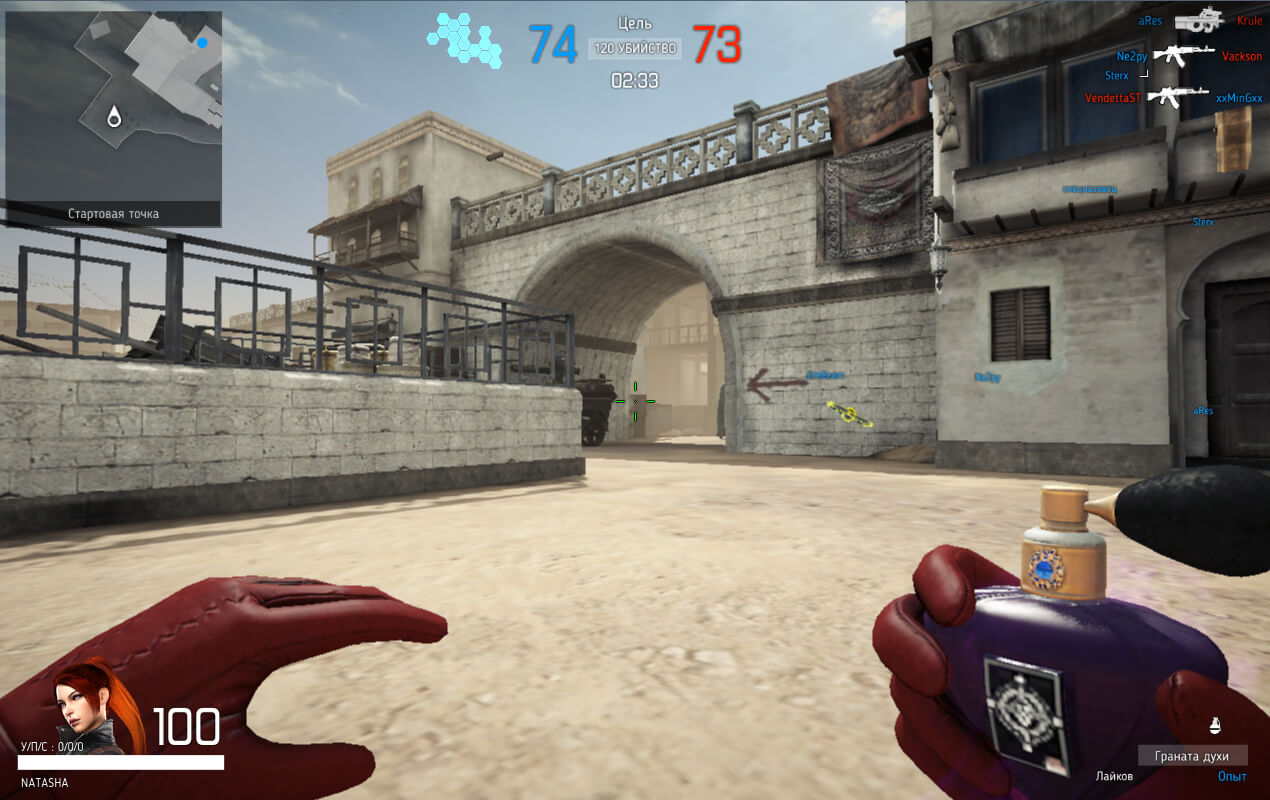Click the "Стартовая точка" location label
The height and width of the screenshot is (800, 1270).
pyautogui.click(x=113, y=214)
